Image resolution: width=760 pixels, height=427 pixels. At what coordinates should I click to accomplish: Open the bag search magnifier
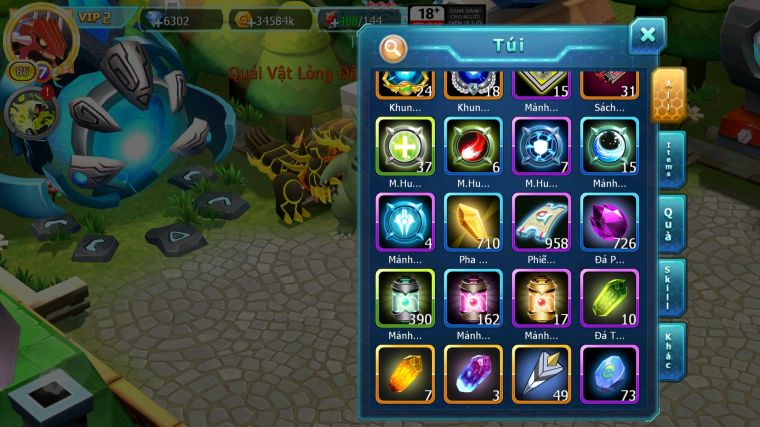(x=393, y=47)
